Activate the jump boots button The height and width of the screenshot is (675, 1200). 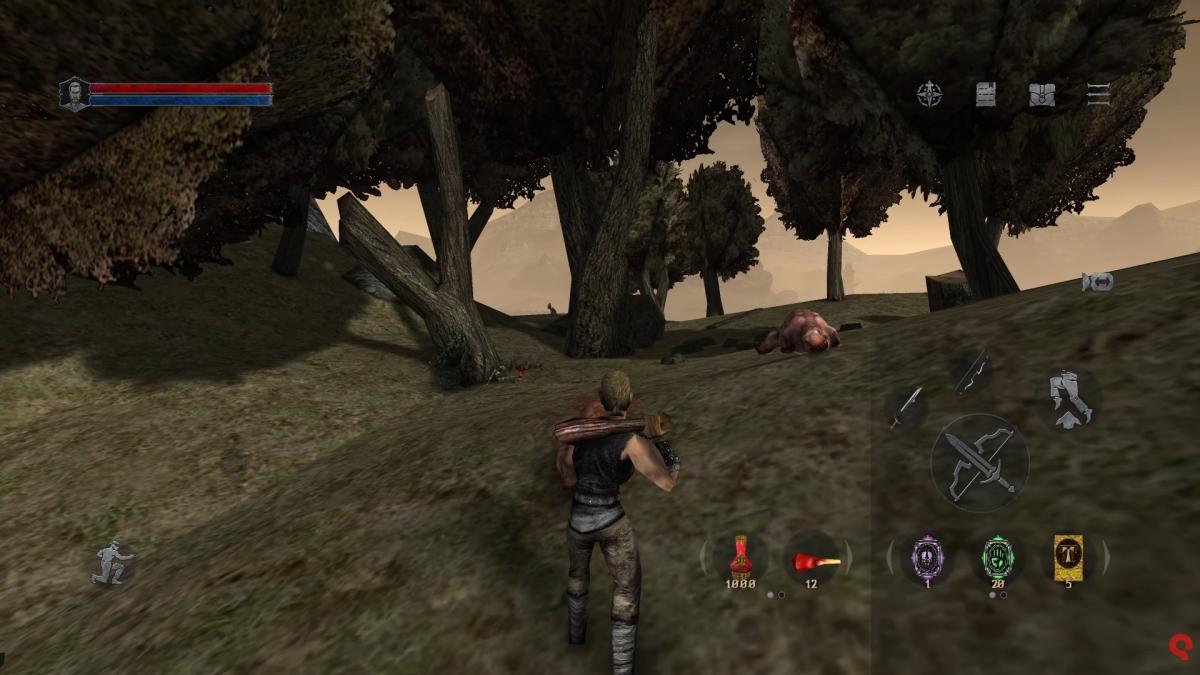[x=1069, y=399]
